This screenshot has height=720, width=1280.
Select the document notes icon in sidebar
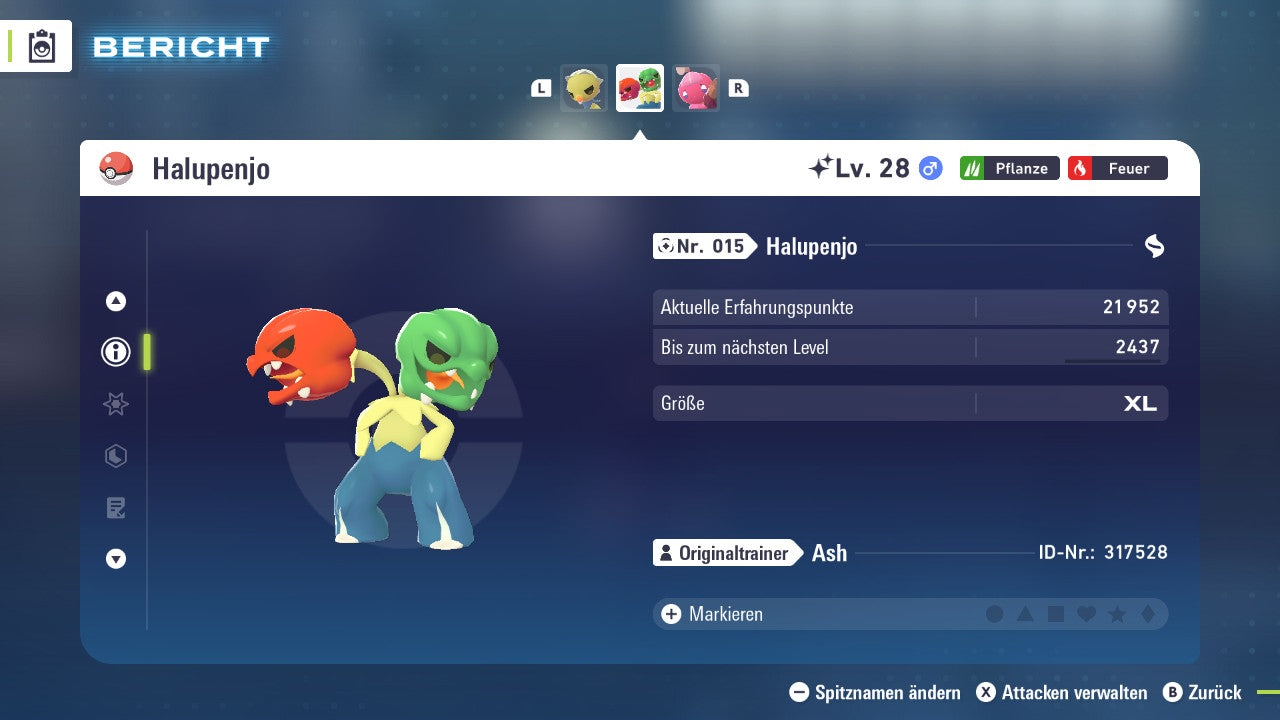pyautogui.click(x=115, y=508)
